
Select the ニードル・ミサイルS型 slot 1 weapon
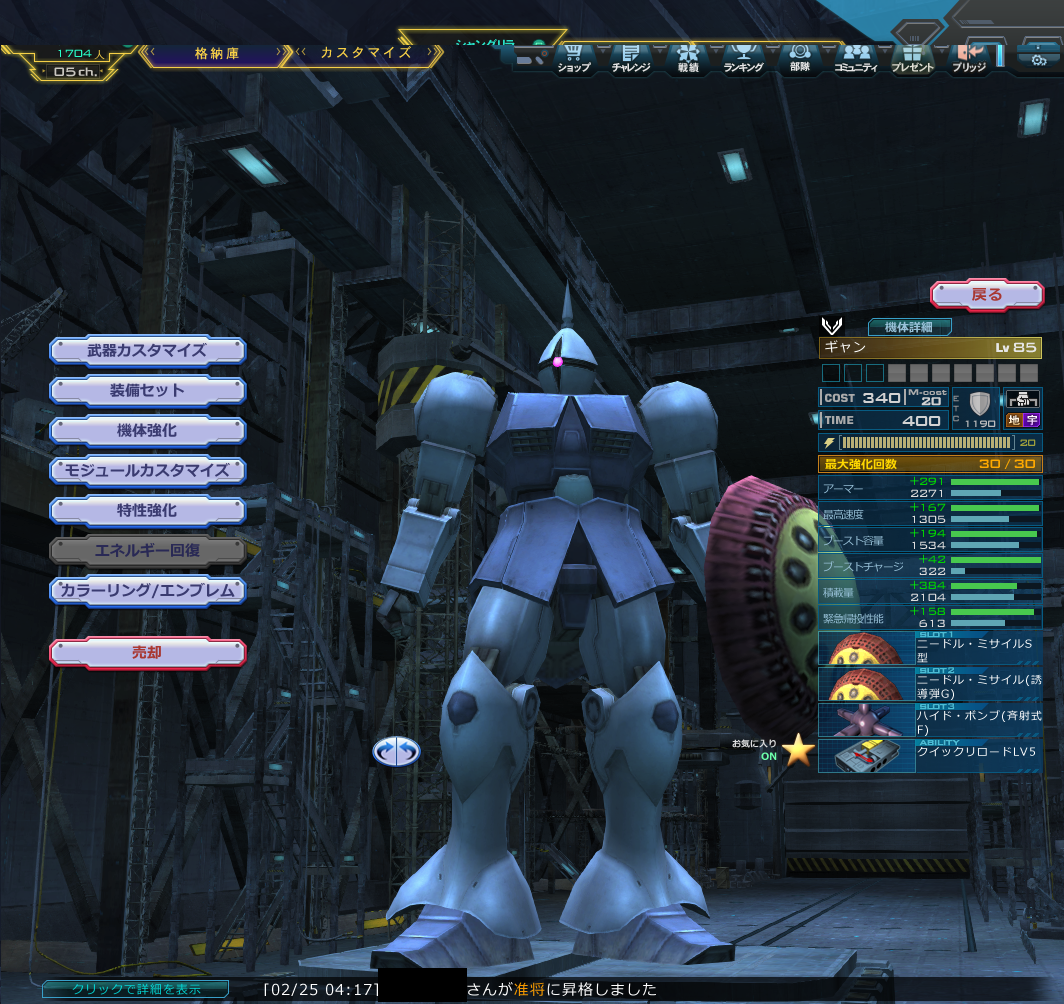coord(930,649)
